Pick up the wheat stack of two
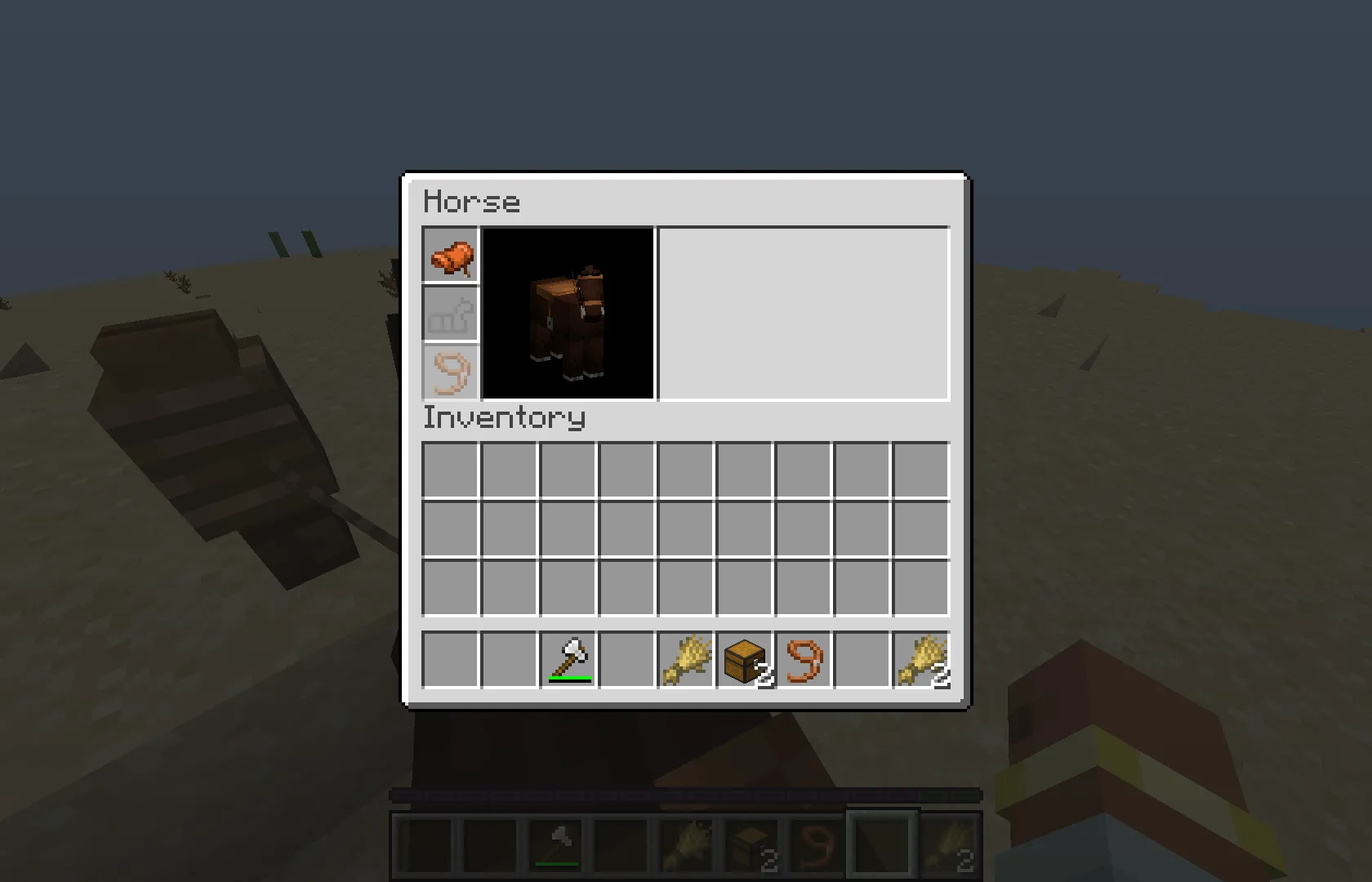The image size is (1372, 882). pyautogui.click(x=921, y=659)
